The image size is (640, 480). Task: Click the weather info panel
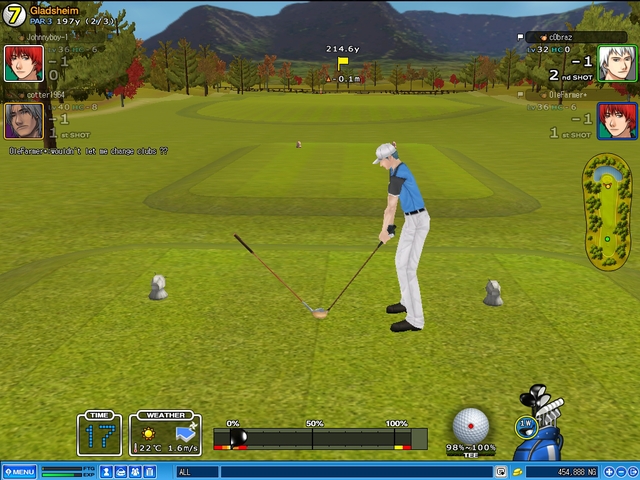coord(165,435)
